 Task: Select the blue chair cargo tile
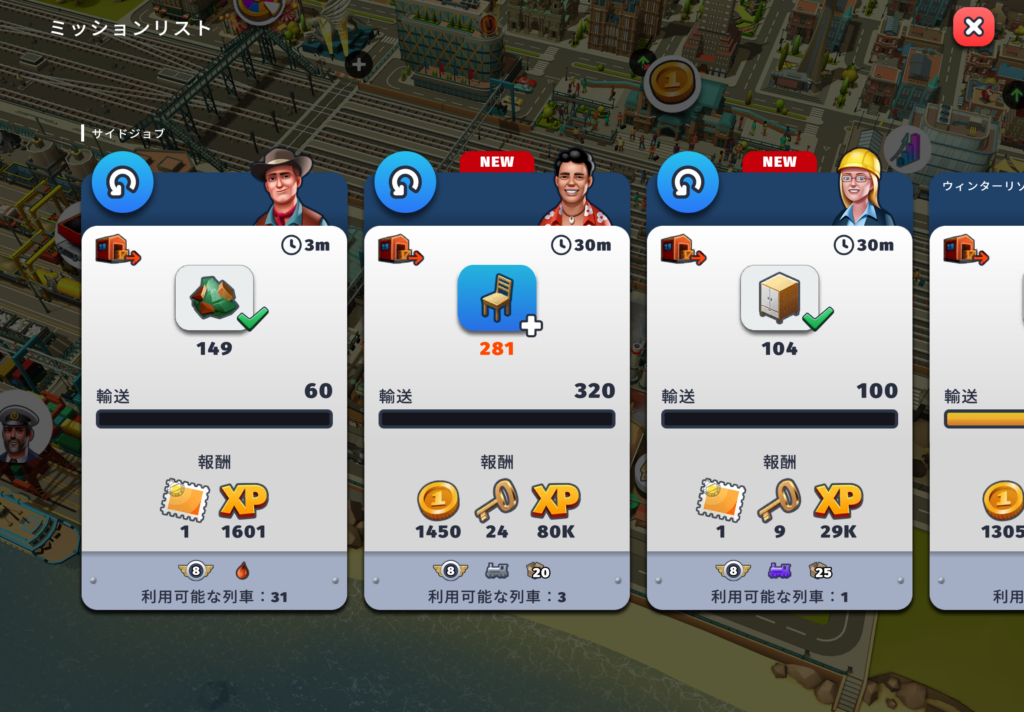coord(496,298)
